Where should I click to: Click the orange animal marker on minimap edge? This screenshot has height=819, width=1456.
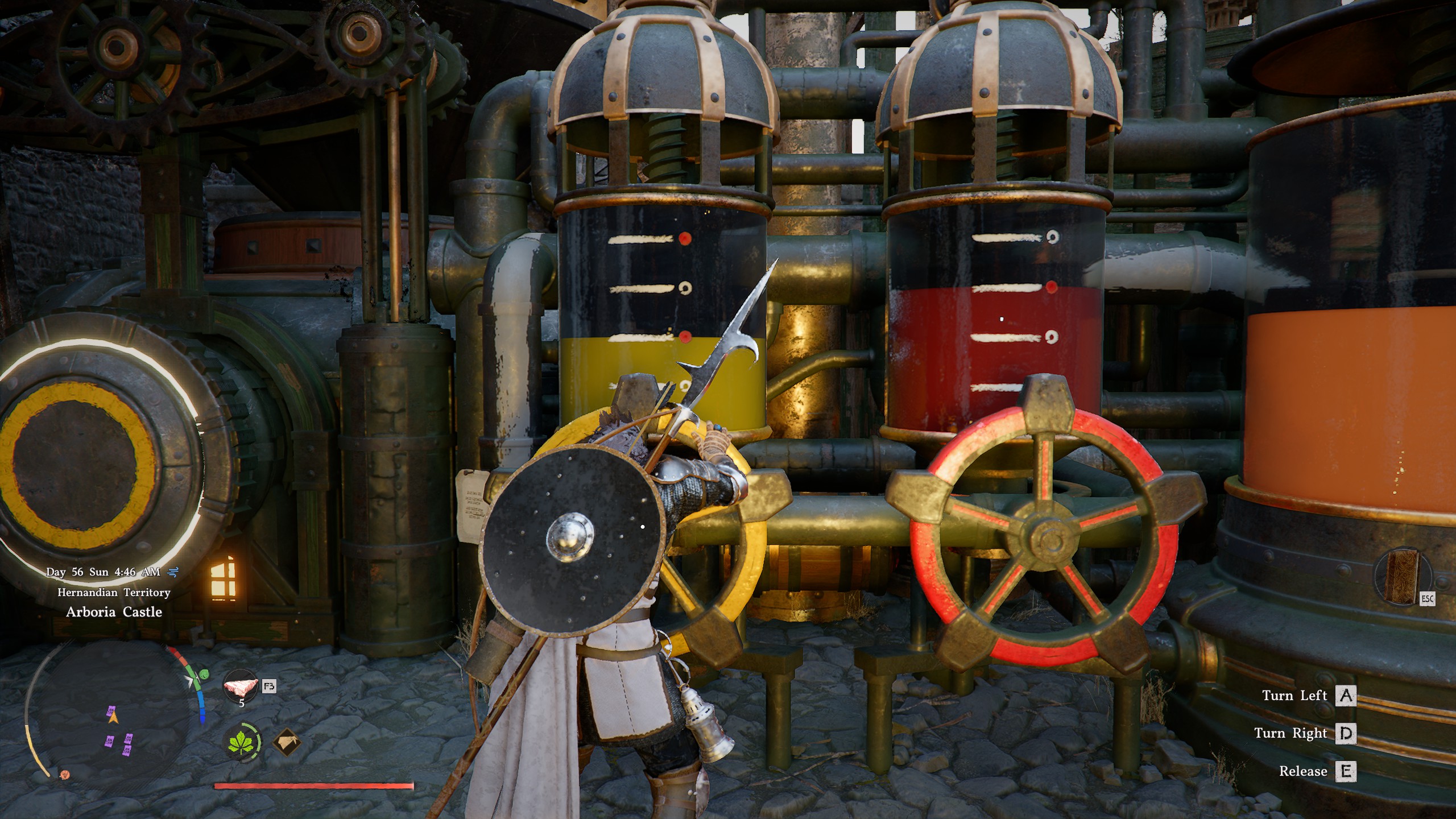(x=65, y=776)
